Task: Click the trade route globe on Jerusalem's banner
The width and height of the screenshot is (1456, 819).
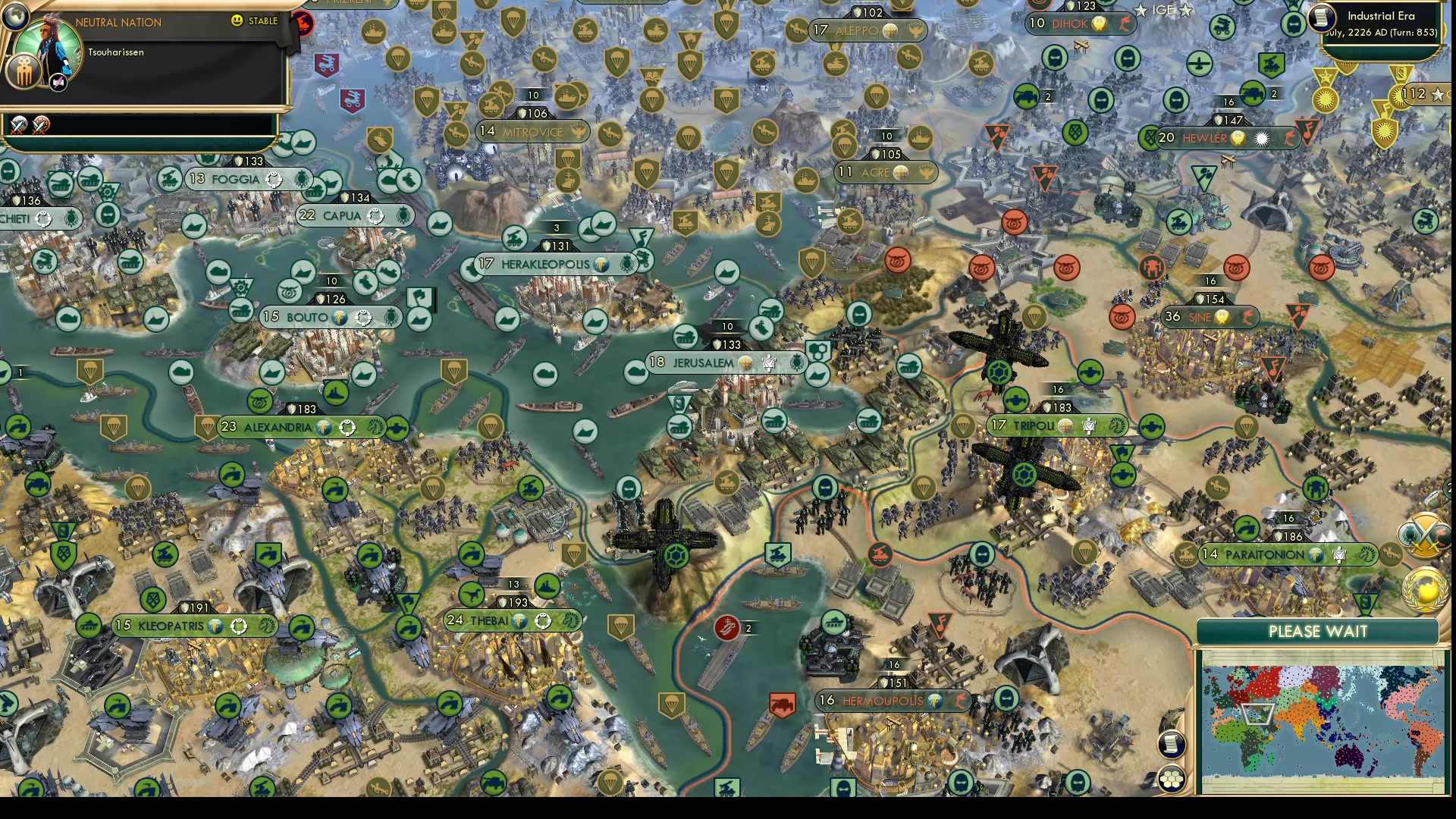Action: [747, 363]
